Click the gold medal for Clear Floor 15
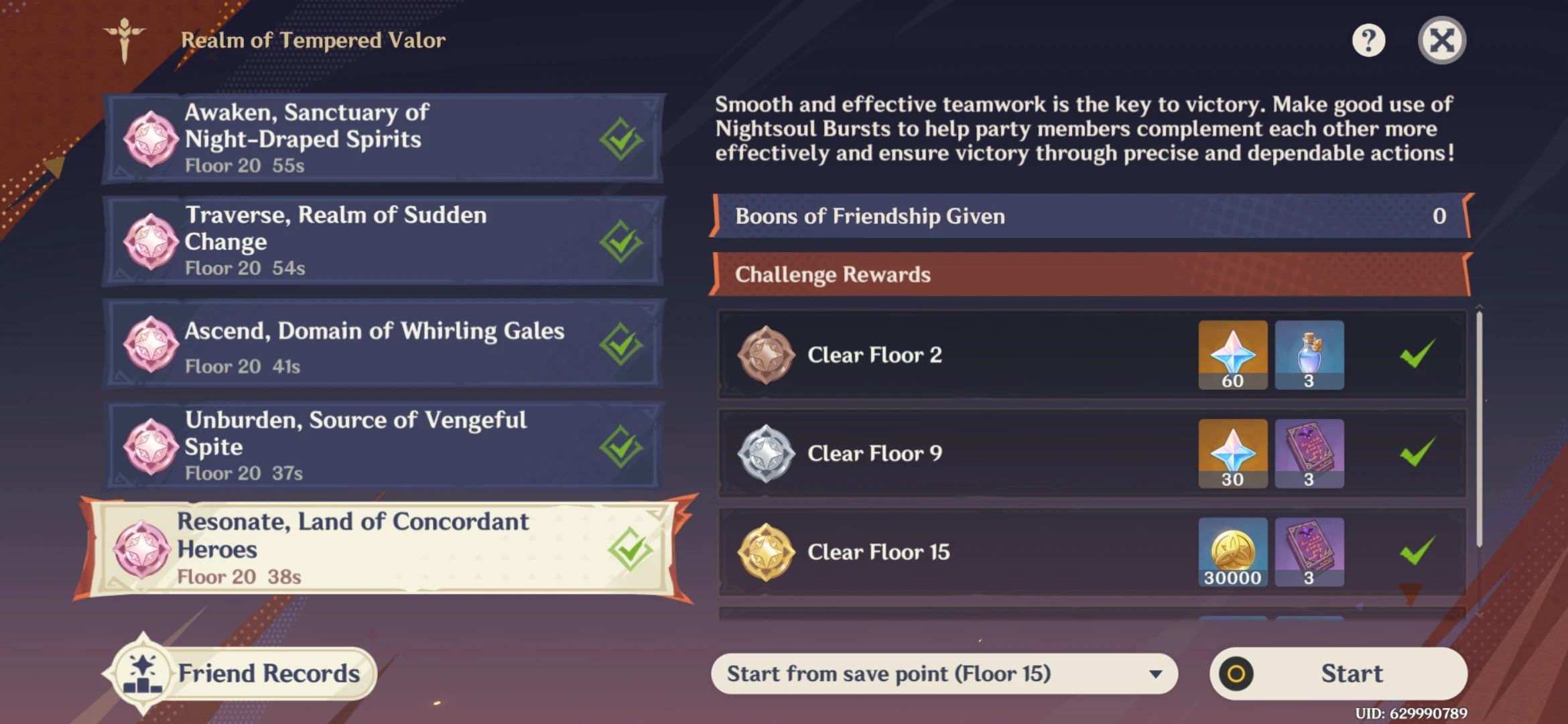 [765, 552]
